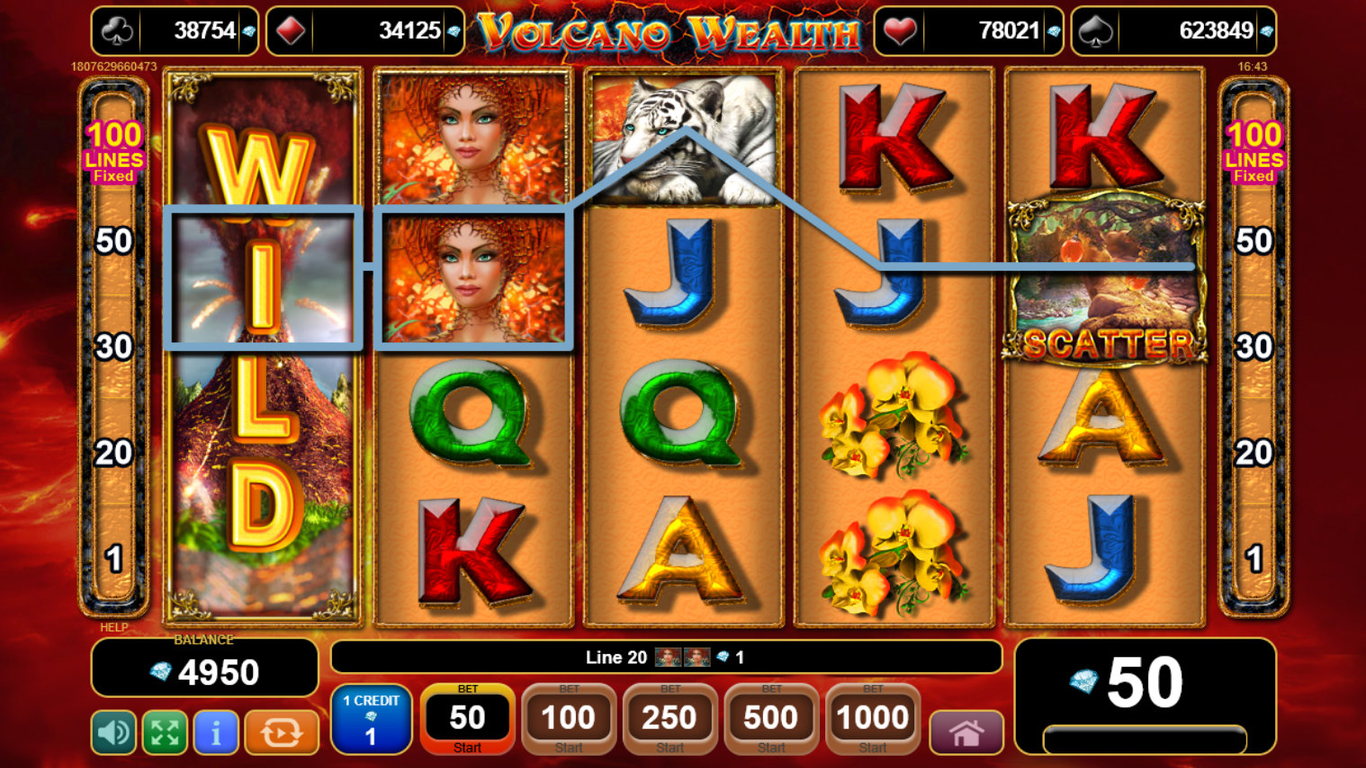Enter fullscreen with the green arrows icon
This screenshot has width=1366, height=768.
click(x=165, y=733)
